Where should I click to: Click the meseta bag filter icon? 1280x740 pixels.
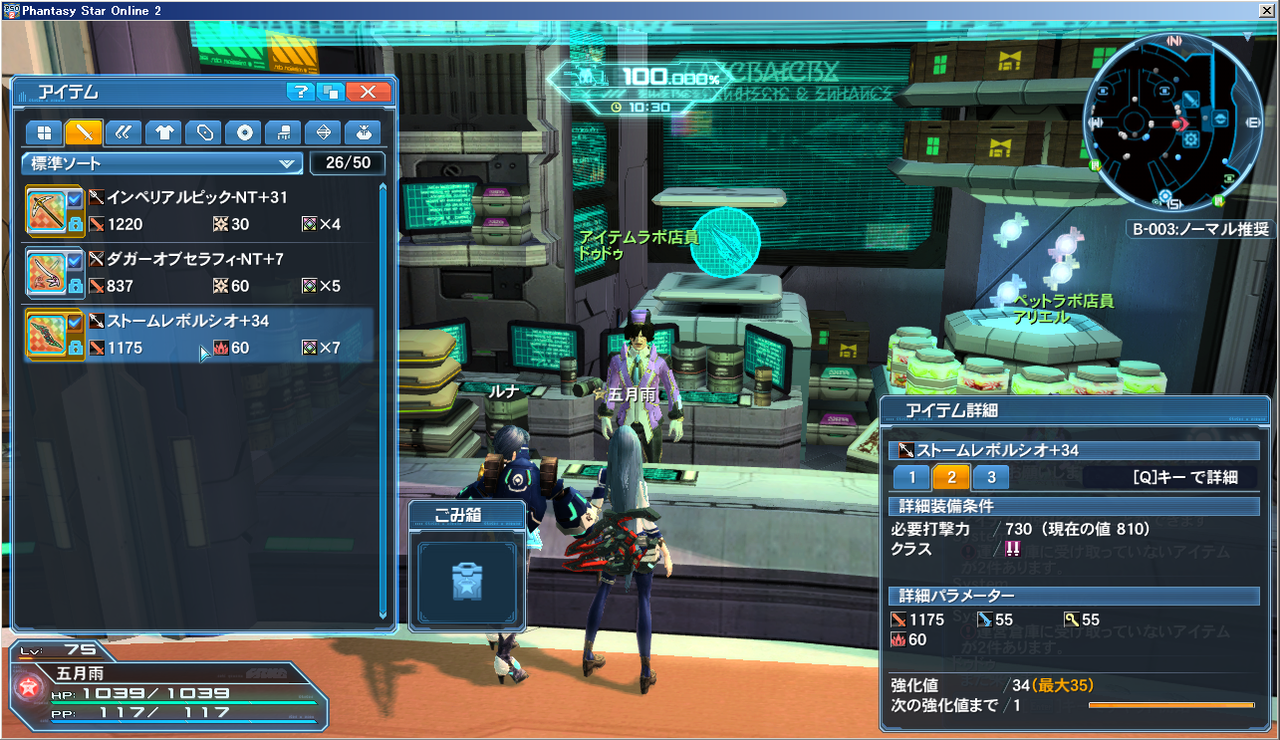pos(363,132)
